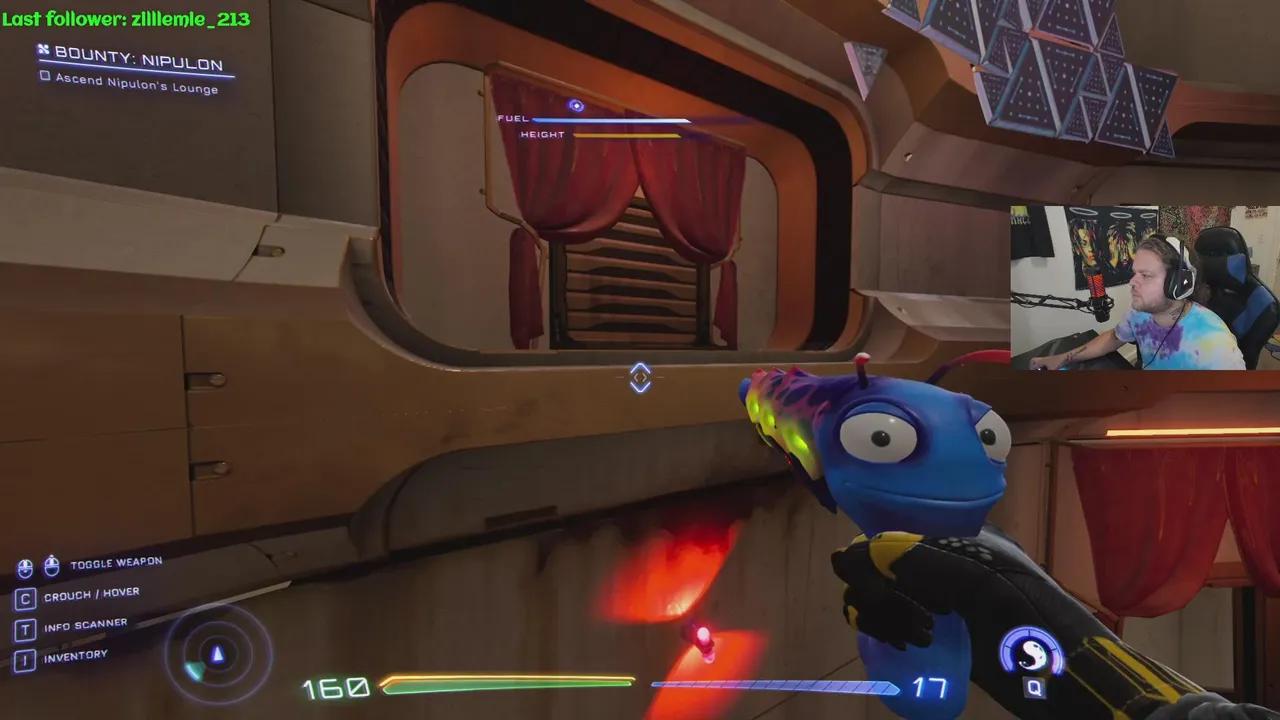The width and height of the screenshot is (1280, 720).
Task: Click the circular gauge icon above the FUEL bar
Action: [575, 104]
